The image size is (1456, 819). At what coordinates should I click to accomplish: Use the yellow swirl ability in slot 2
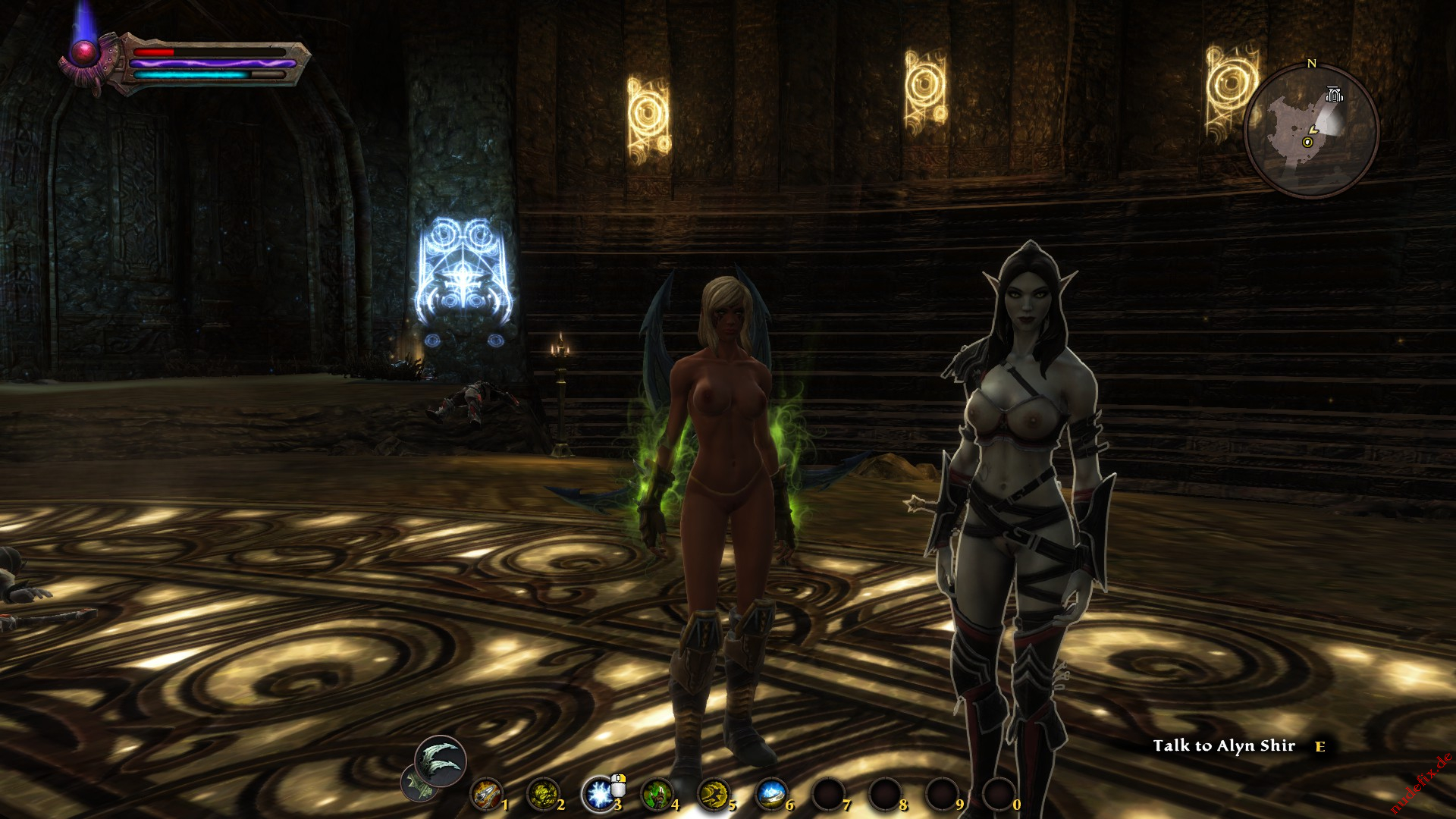pos(542,795)
